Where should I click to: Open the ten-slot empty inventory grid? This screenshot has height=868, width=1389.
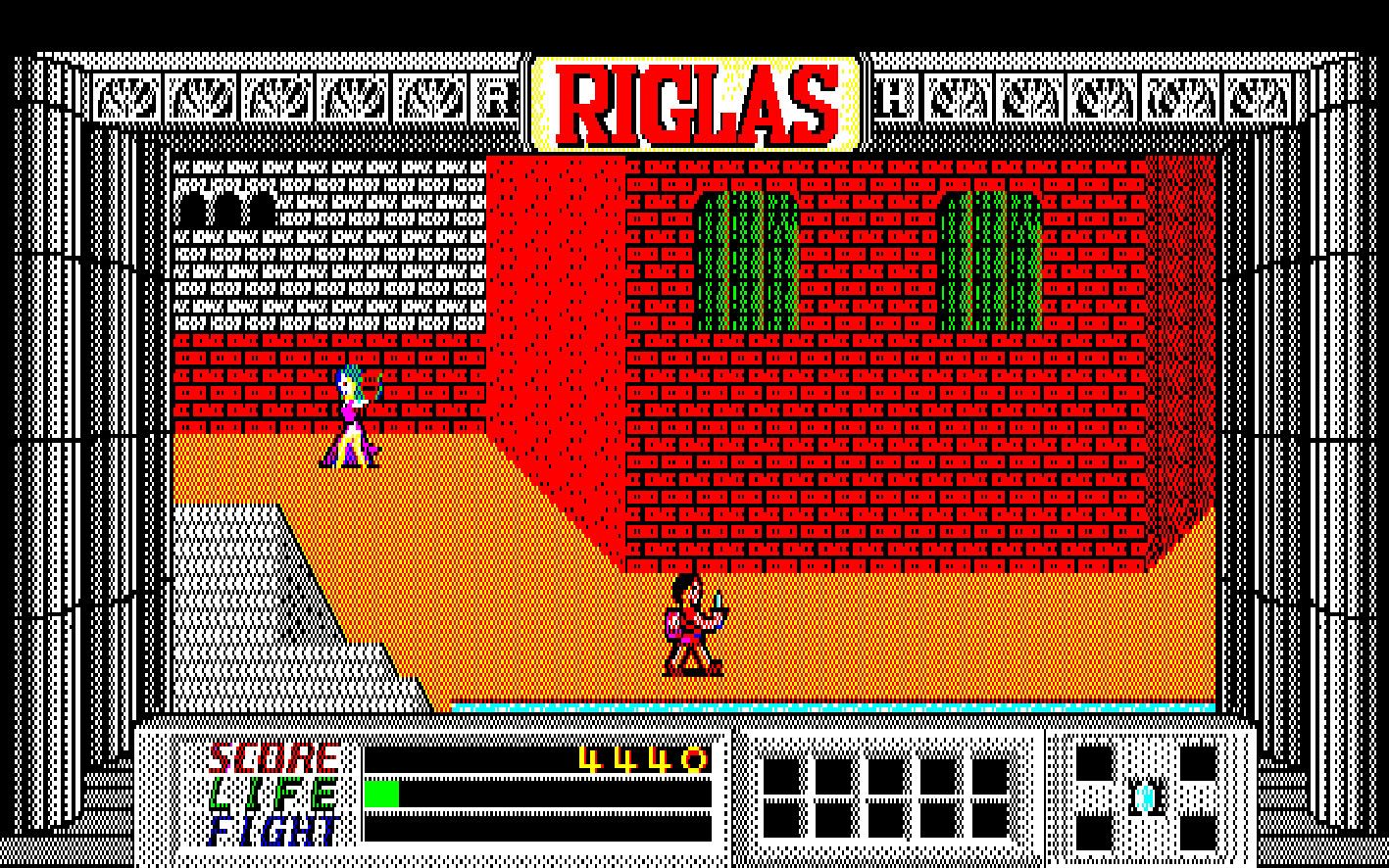coord(885,797)
